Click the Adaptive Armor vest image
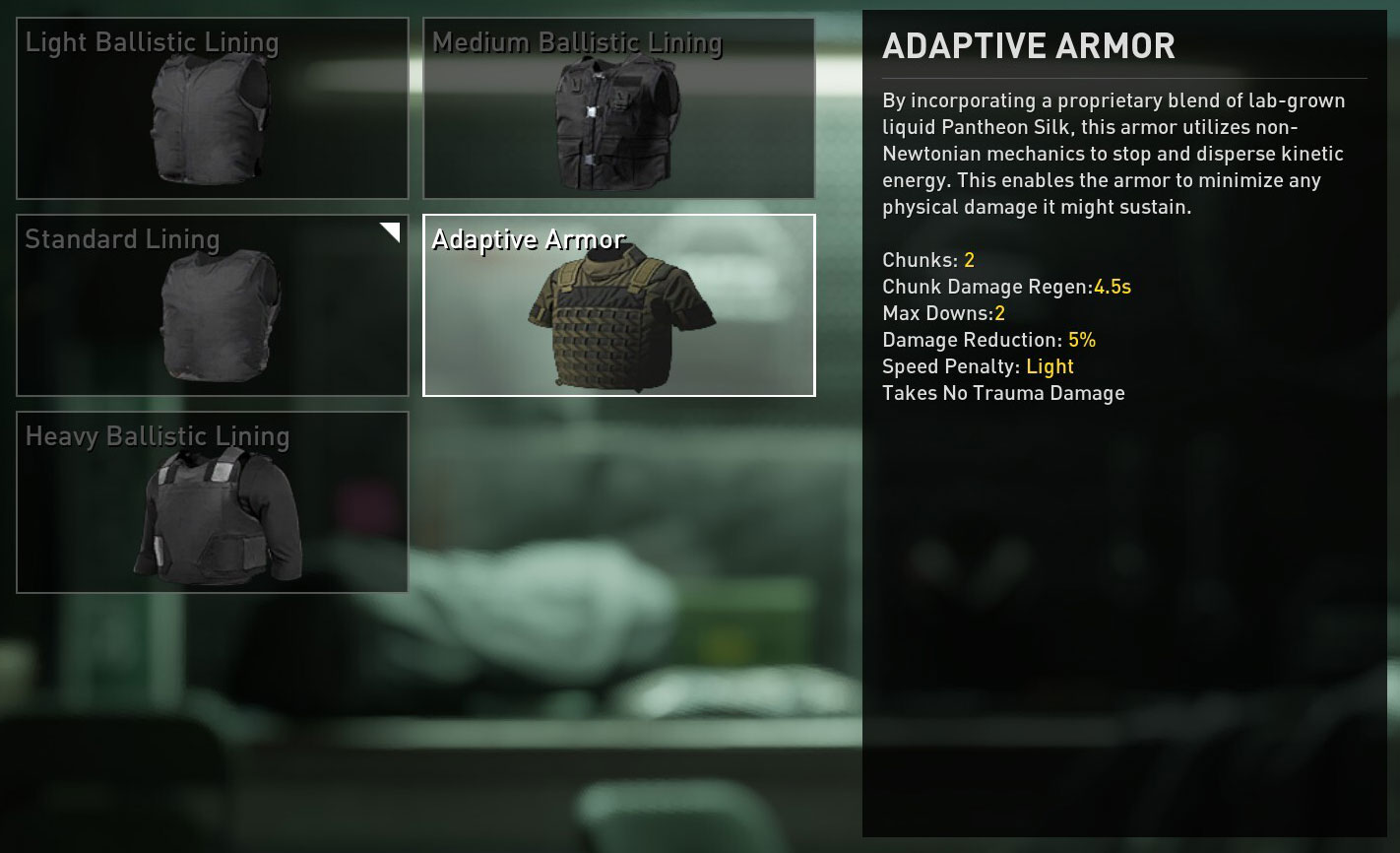This screenshot has width=1400, height=853. point(619,315)
